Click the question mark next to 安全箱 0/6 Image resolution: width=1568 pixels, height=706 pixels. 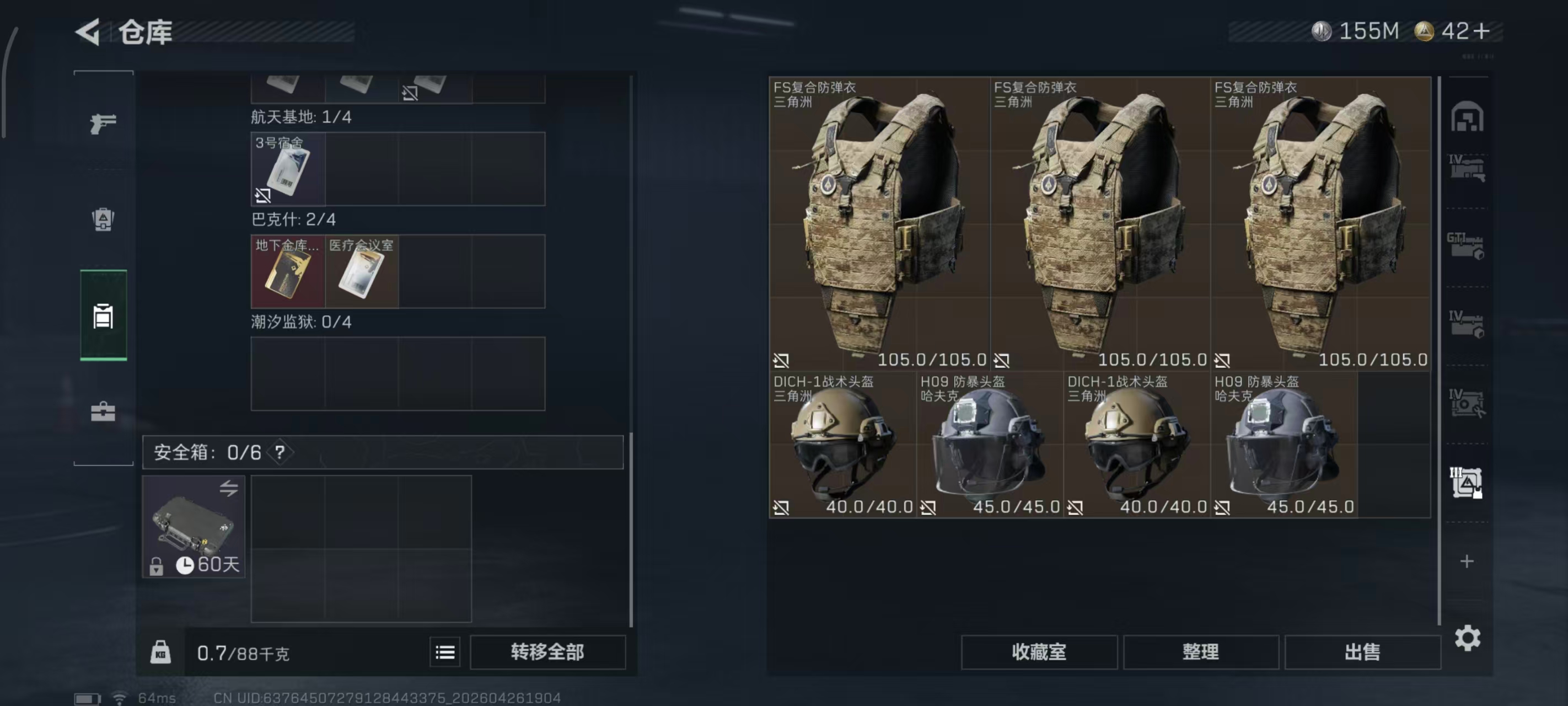(280, 453)
